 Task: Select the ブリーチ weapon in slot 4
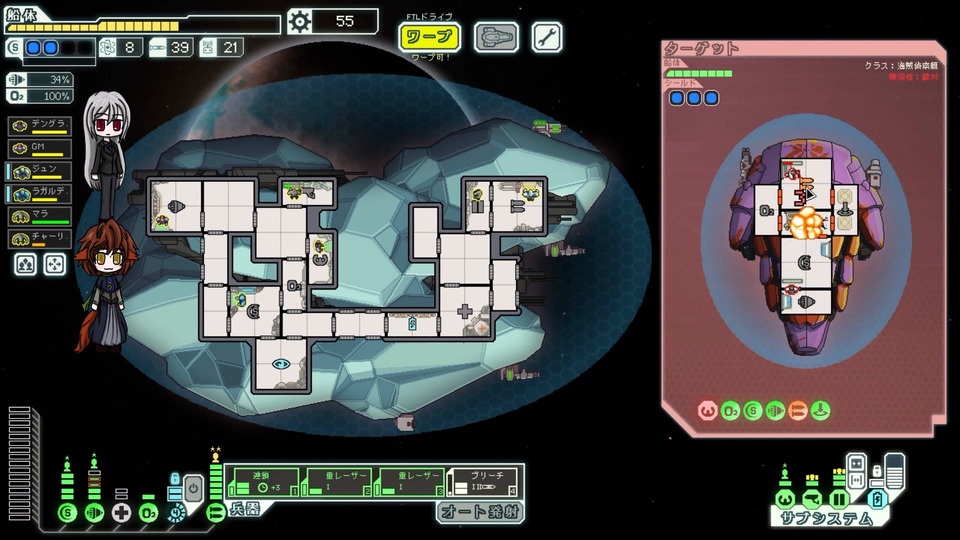tap(483, 481)
